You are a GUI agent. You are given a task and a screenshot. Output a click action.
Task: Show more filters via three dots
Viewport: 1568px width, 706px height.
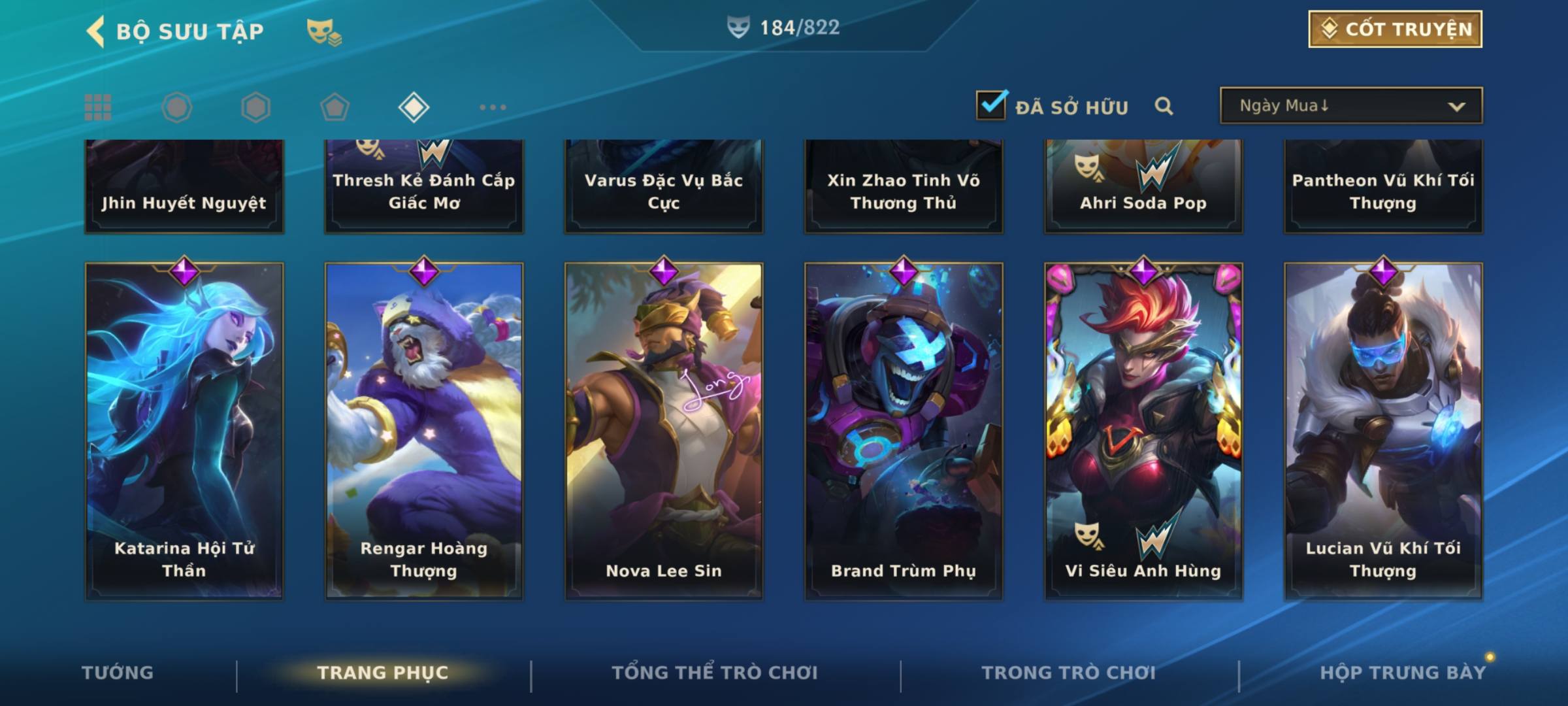[x=493, y=107]
